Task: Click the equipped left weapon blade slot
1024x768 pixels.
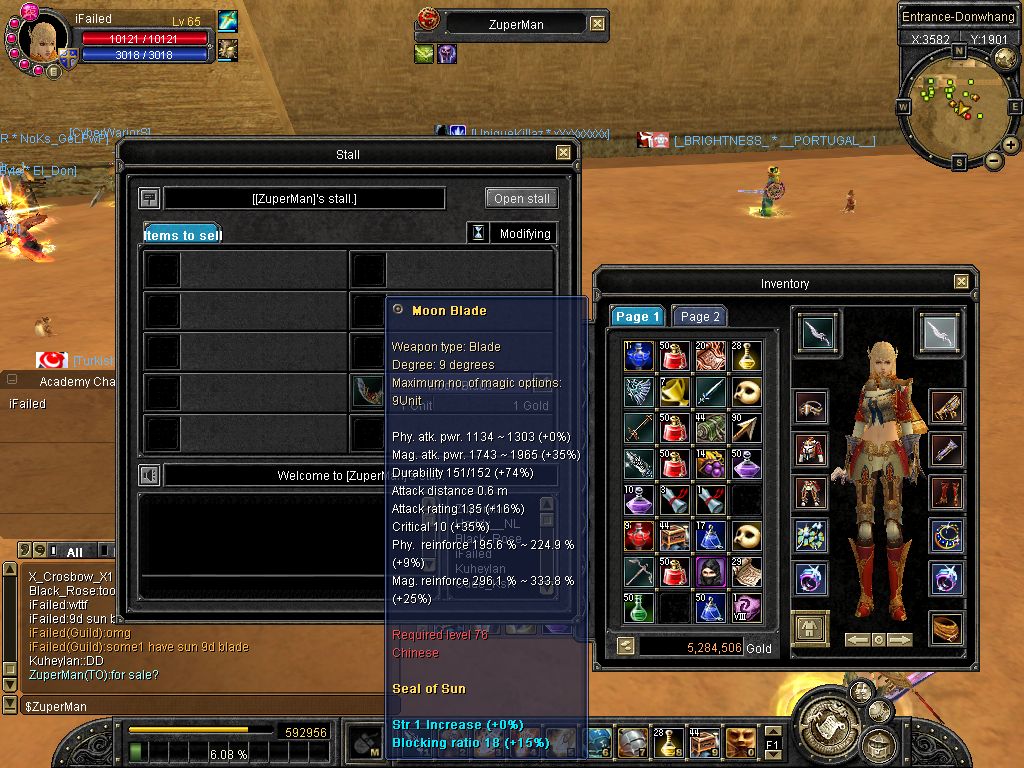Action: tap(819, 333)
